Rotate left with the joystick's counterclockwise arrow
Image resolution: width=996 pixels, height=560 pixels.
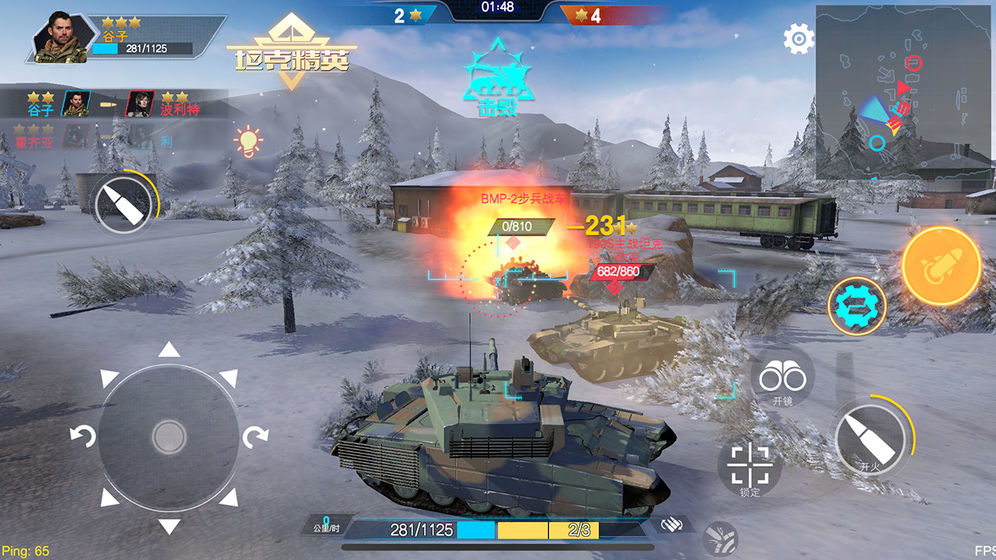(80, 436)
